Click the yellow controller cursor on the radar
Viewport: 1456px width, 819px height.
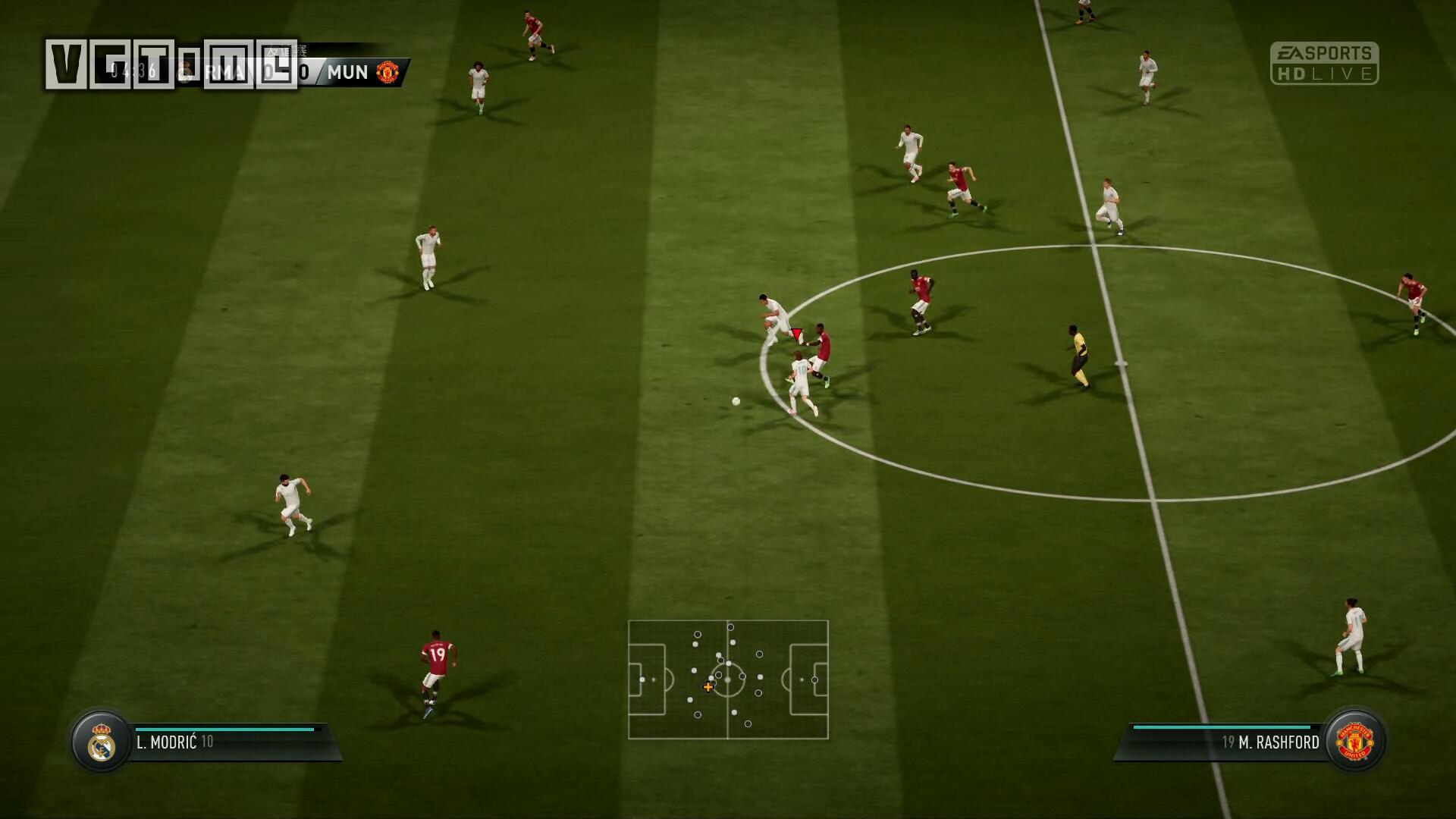pyautogui.click(x=708, y=687)
